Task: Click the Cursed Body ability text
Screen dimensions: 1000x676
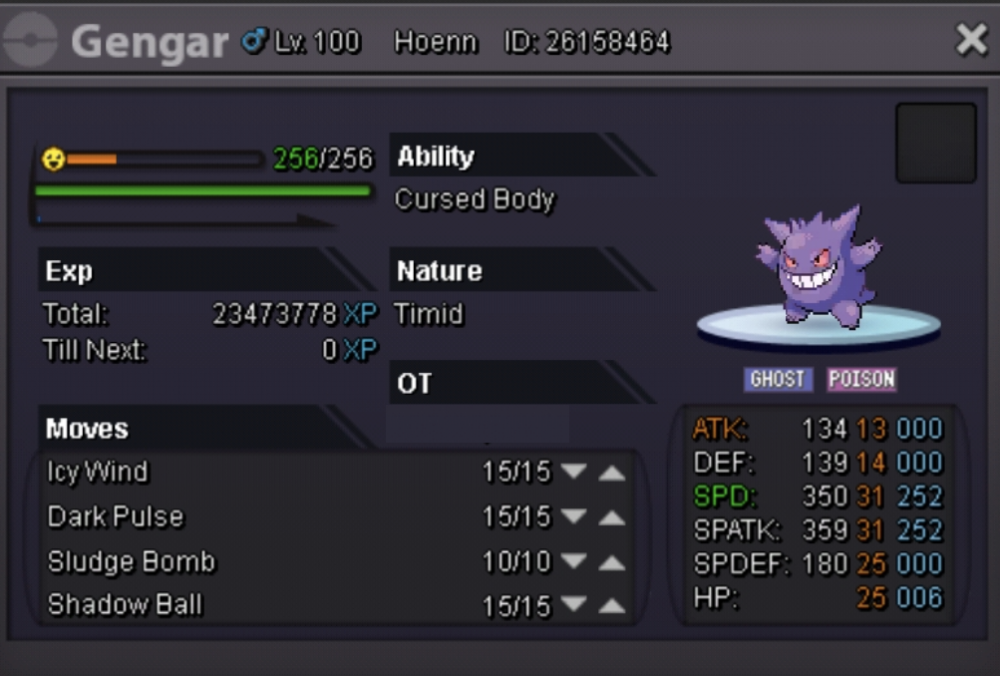Action: [474, 200]
